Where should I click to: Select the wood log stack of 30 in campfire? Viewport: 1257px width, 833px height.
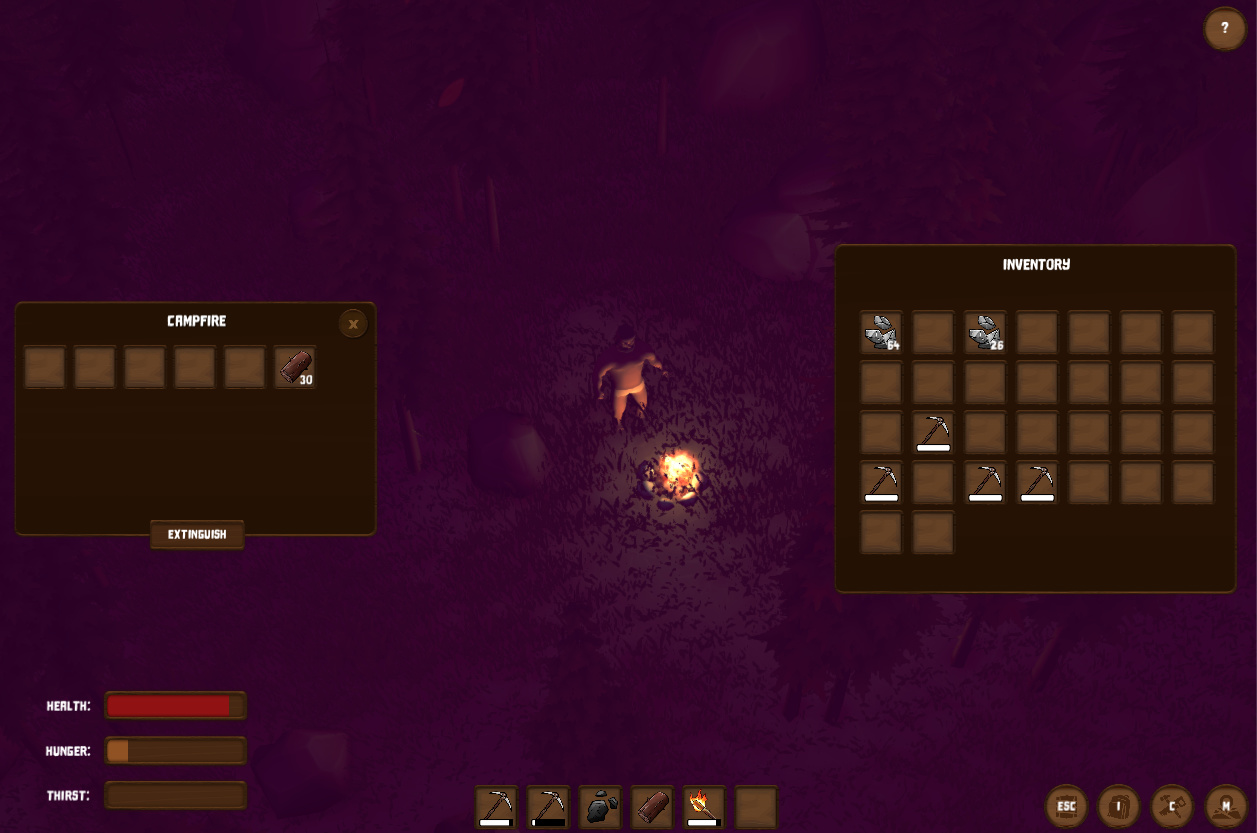(x=295, y=367)
